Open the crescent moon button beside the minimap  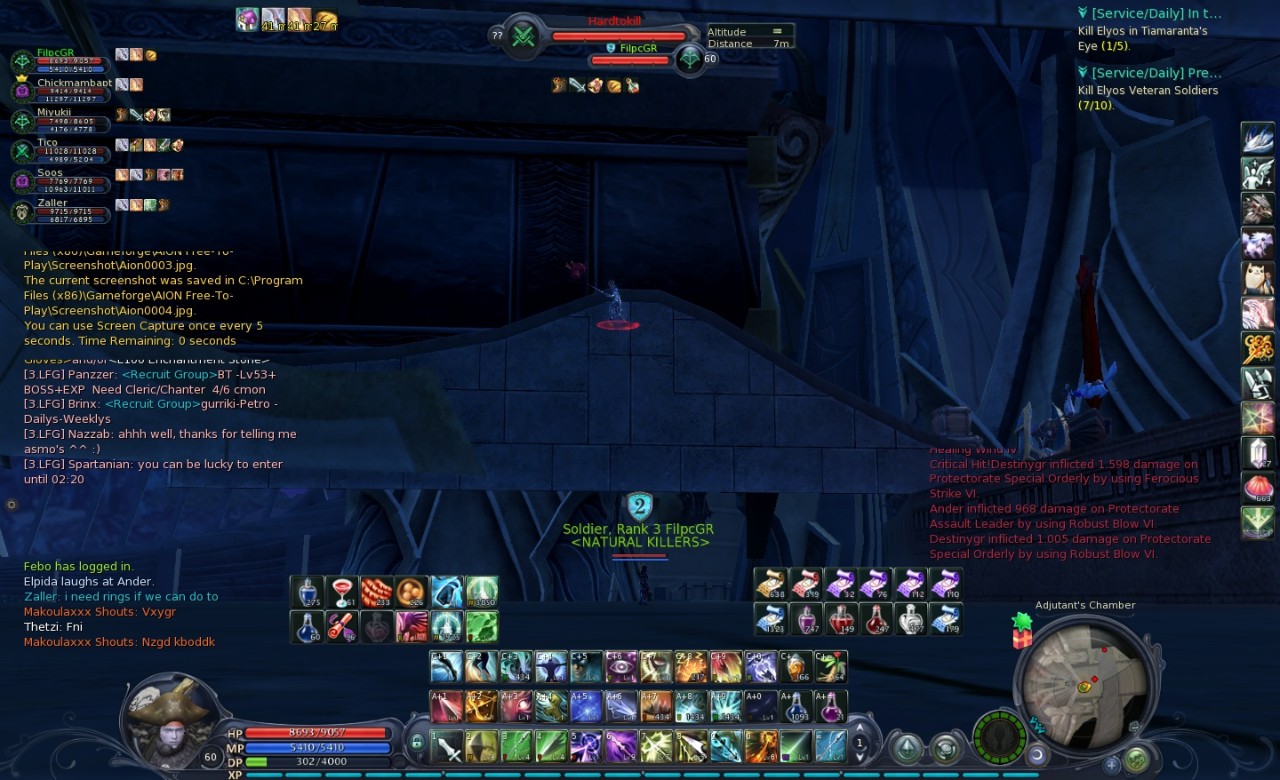pyautogui.click(x=1037, y=755)
